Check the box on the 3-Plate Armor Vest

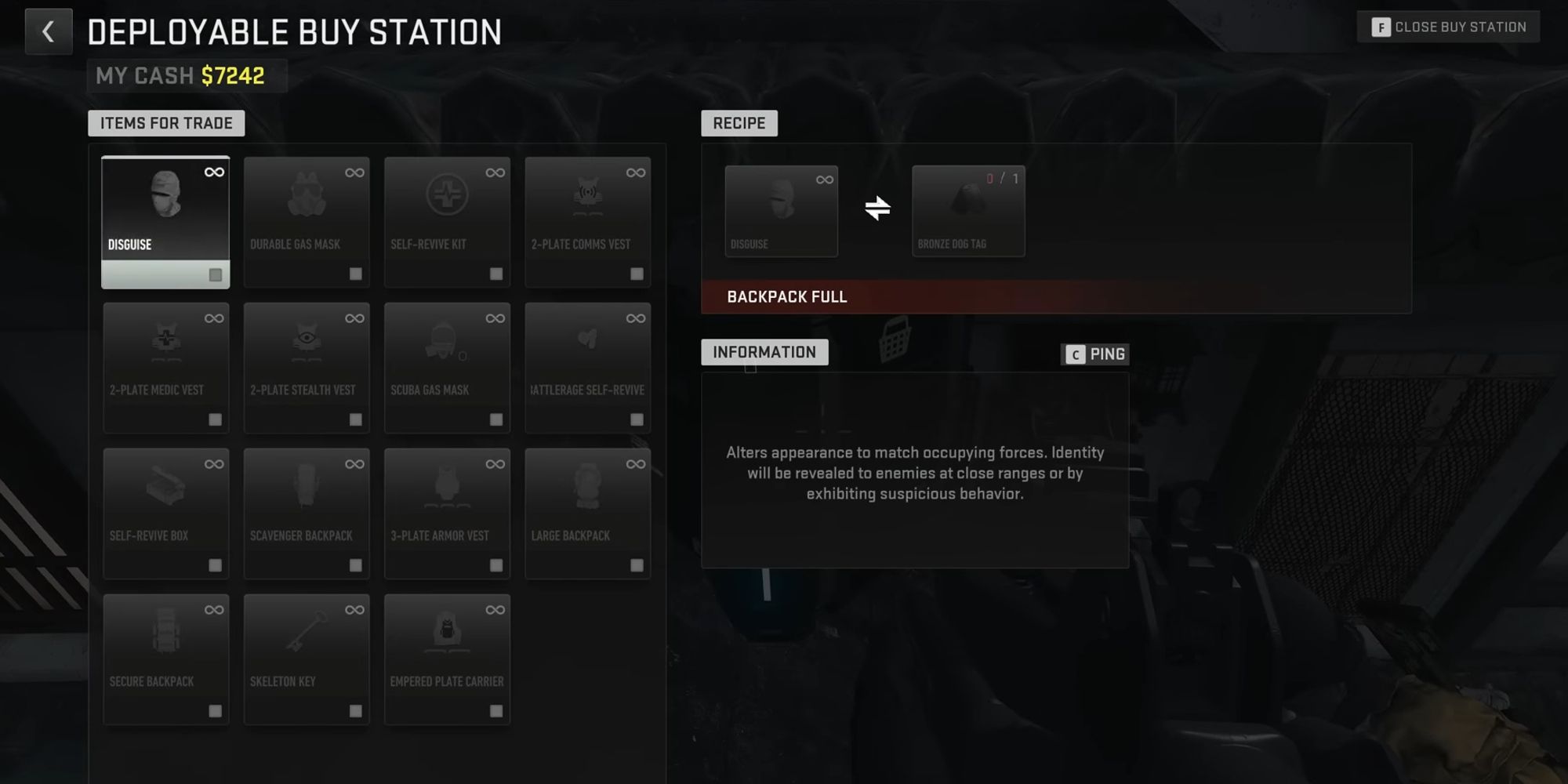coord(495,563)
